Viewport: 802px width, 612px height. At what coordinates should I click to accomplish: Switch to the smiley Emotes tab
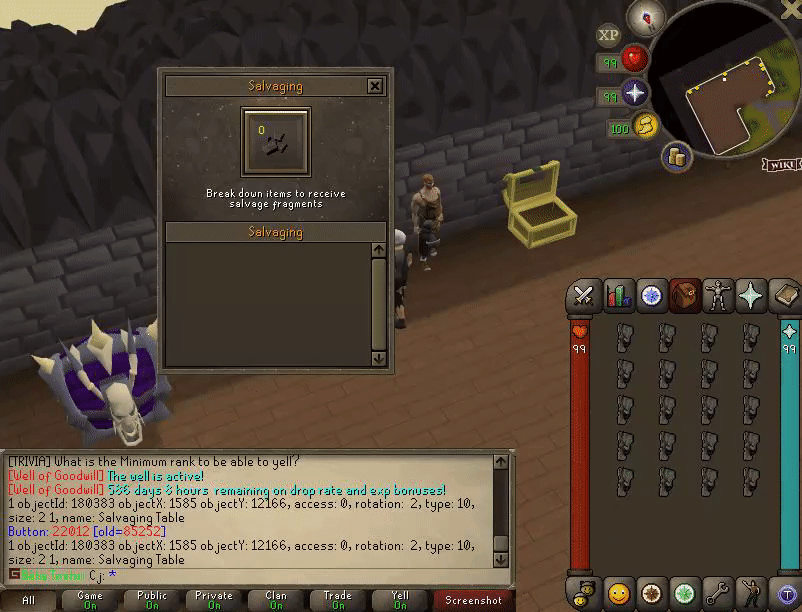618,593
